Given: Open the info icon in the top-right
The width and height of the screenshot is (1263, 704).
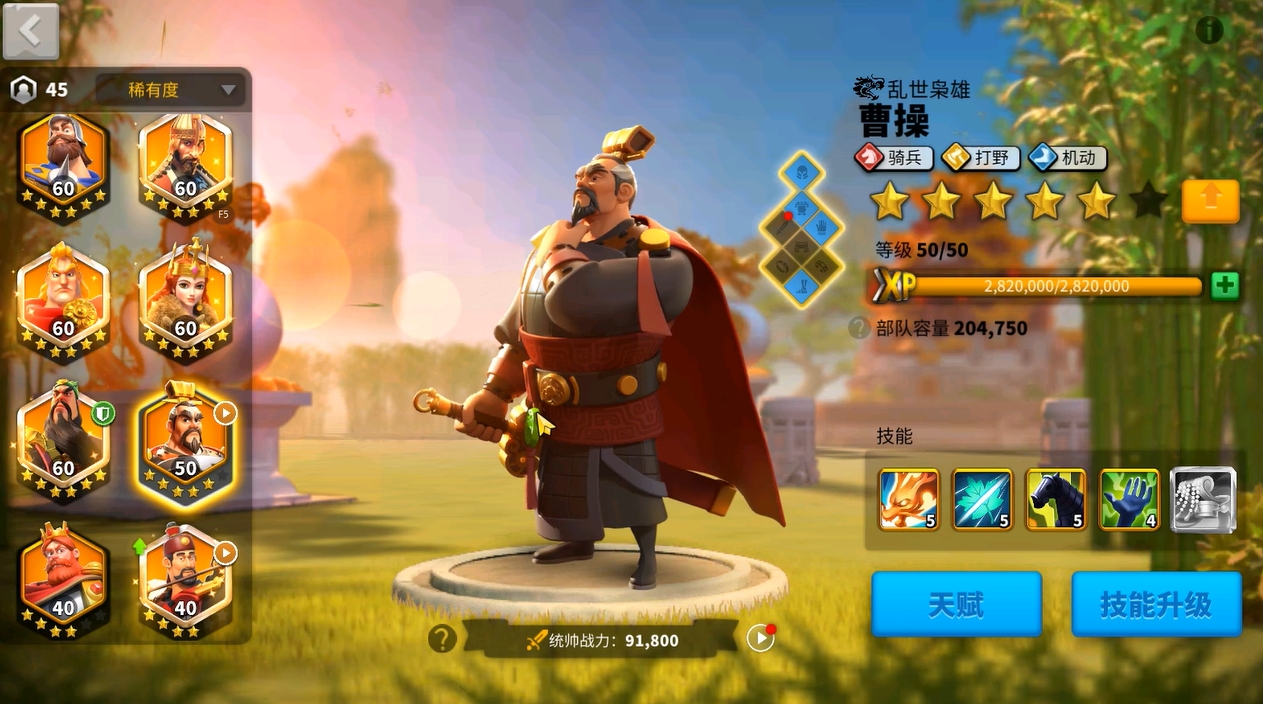Looking at the screenshot, I should pos(1209,31).
